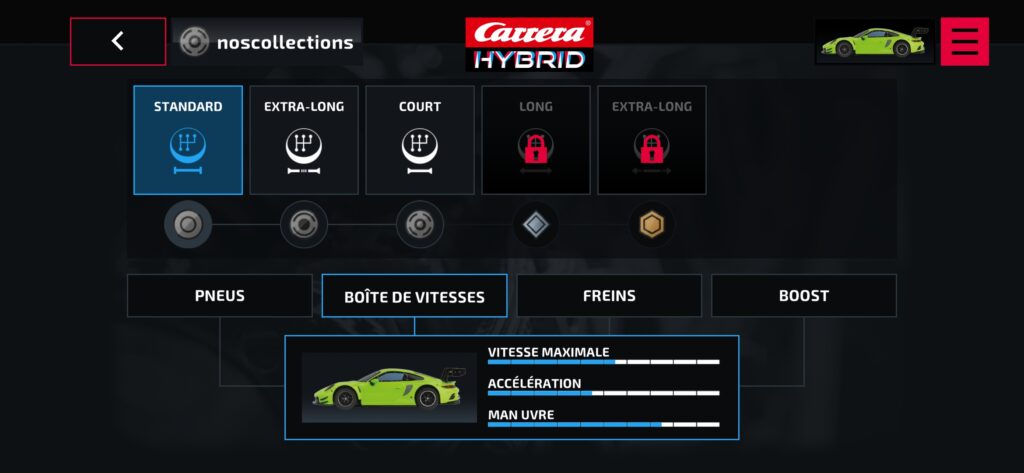Show the Freins upgrades
This screenshot has width=1024, height=473.
[609, 296]
